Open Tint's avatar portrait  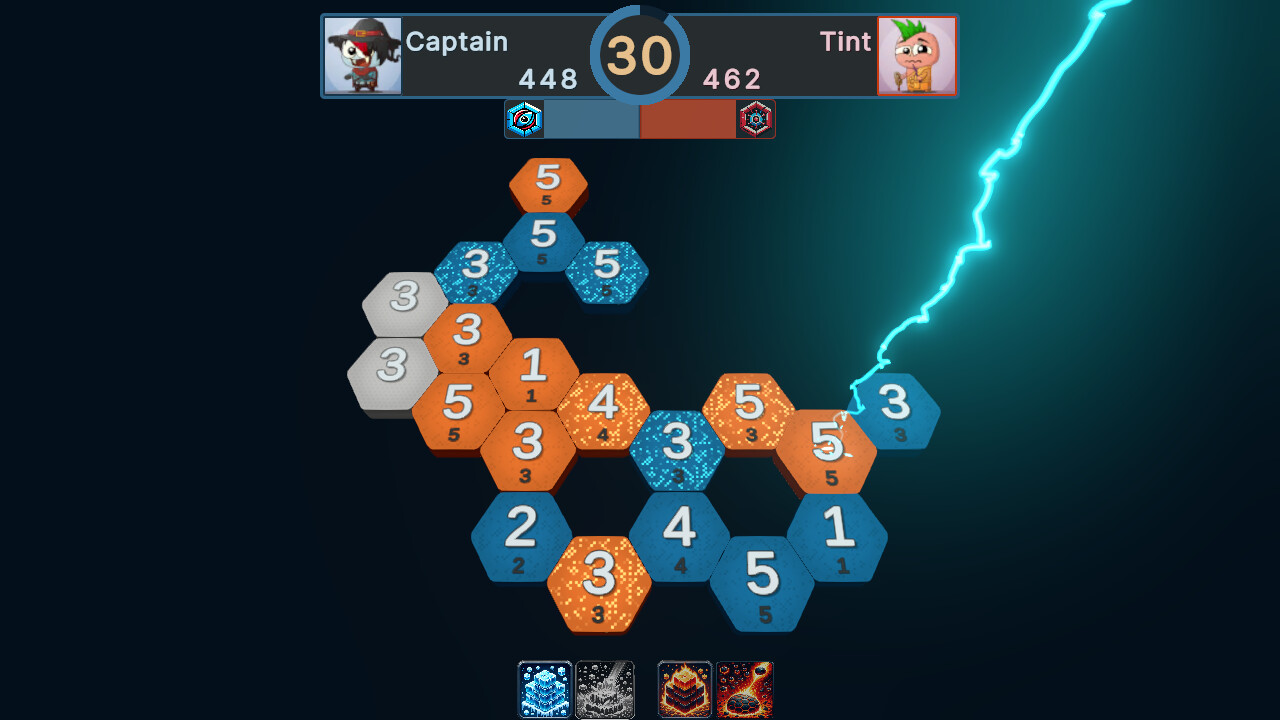coord(916,55)
